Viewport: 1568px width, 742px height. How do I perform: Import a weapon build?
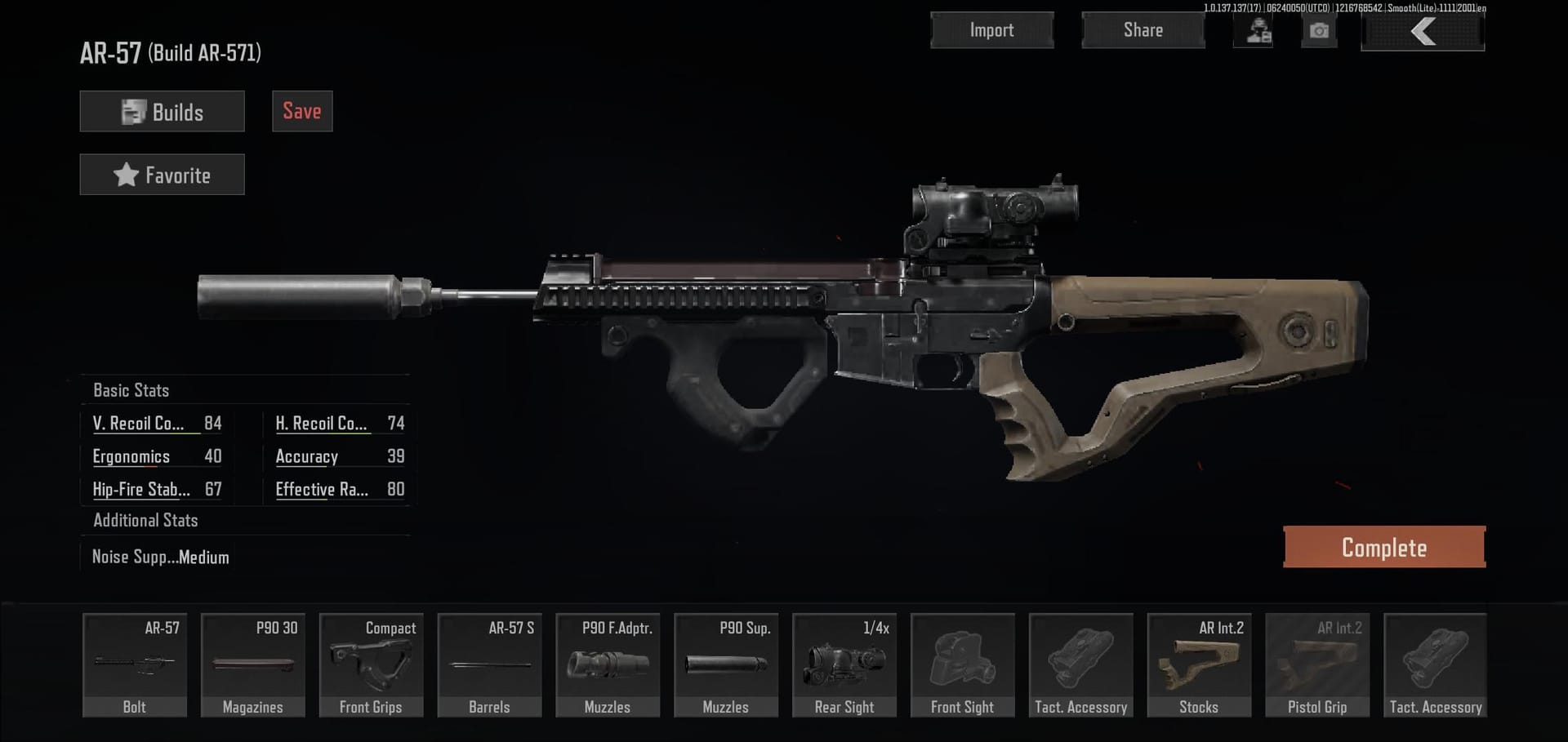pos(991,30)
